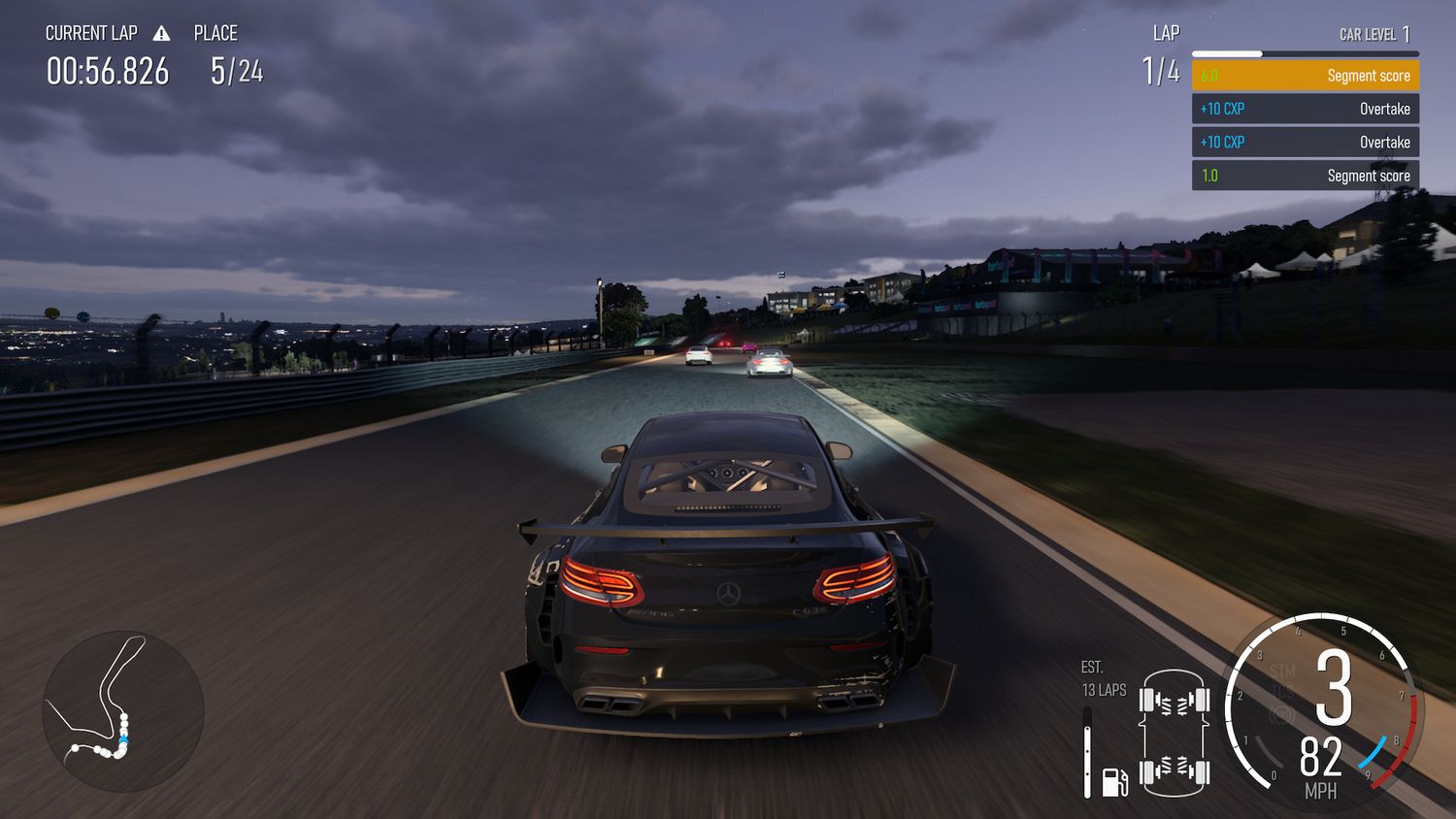1456x819 pixels.
Task: Select the orange Segment score notification
Action: click(x=1305, y=76)
